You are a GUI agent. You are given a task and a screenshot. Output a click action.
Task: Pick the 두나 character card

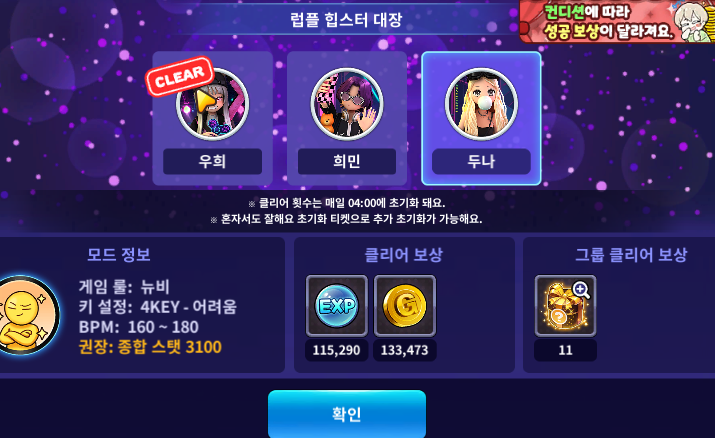point(481,118)
